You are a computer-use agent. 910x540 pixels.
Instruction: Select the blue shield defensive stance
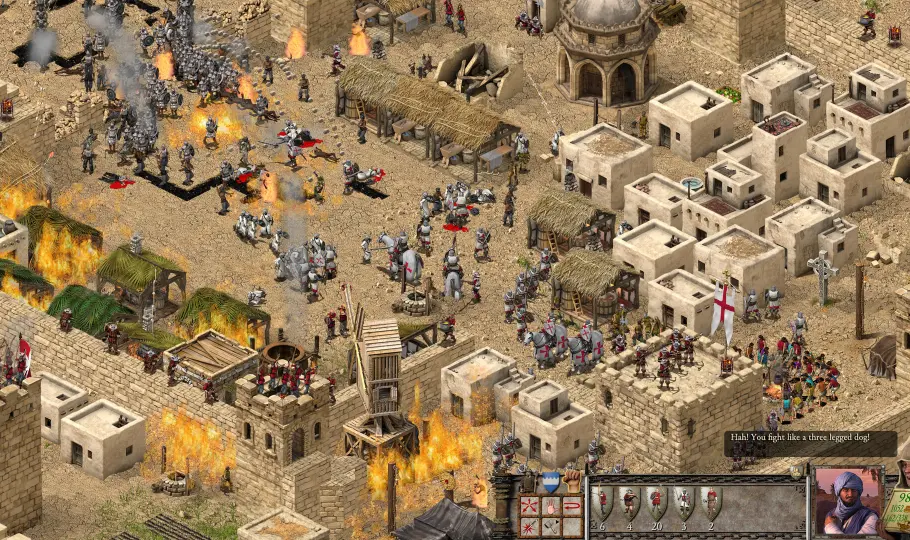tap(551, 483)
